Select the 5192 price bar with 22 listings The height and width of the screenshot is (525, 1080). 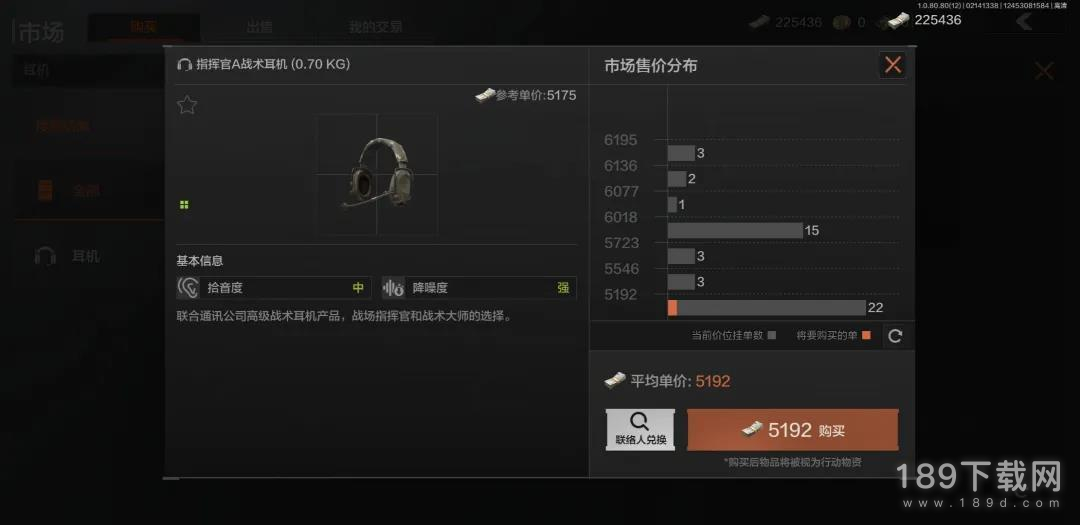click(766, 308)
